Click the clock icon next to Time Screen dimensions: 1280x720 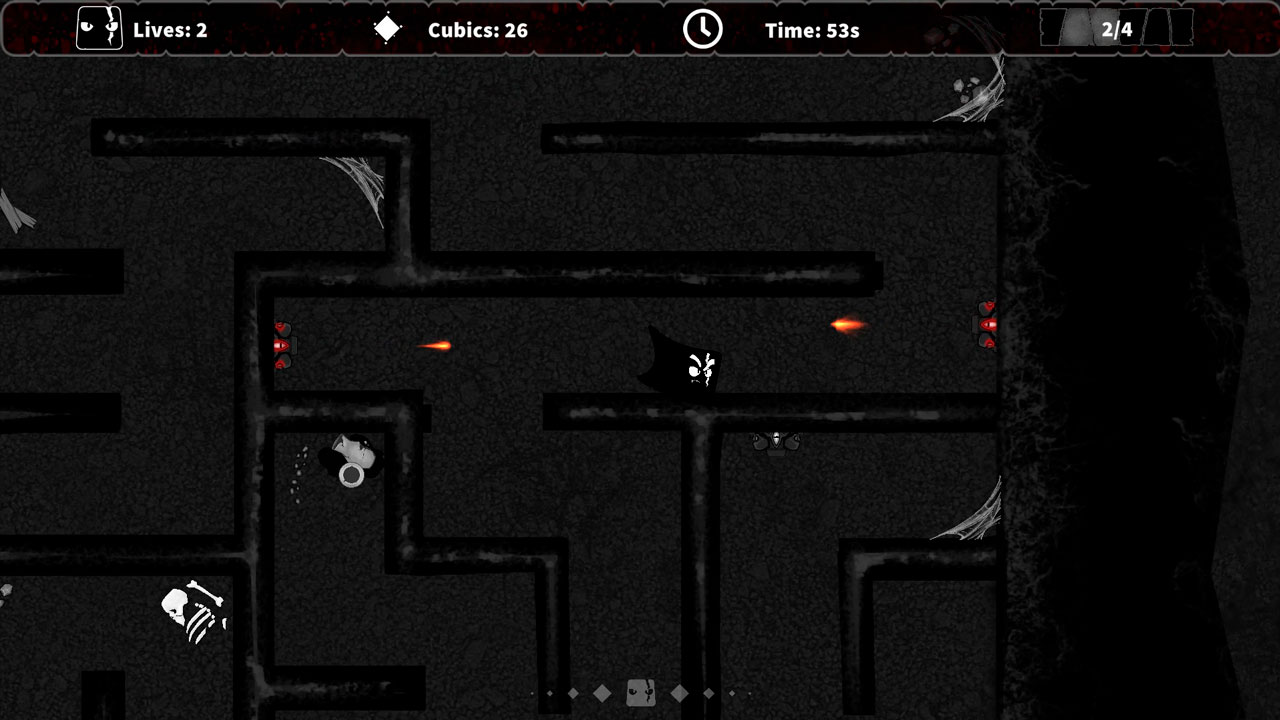pyautogui.click(x=703, y=29)
